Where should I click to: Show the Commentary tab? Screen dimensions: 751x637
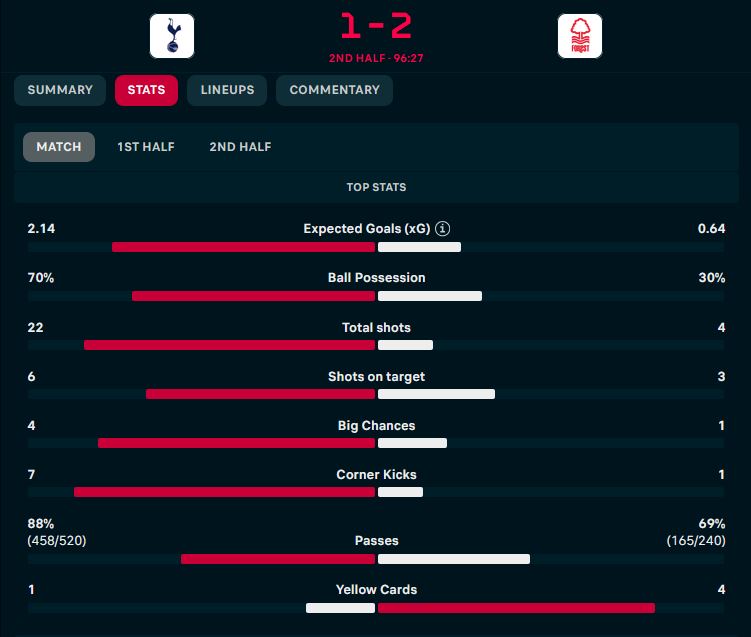(x=334, y=90)
